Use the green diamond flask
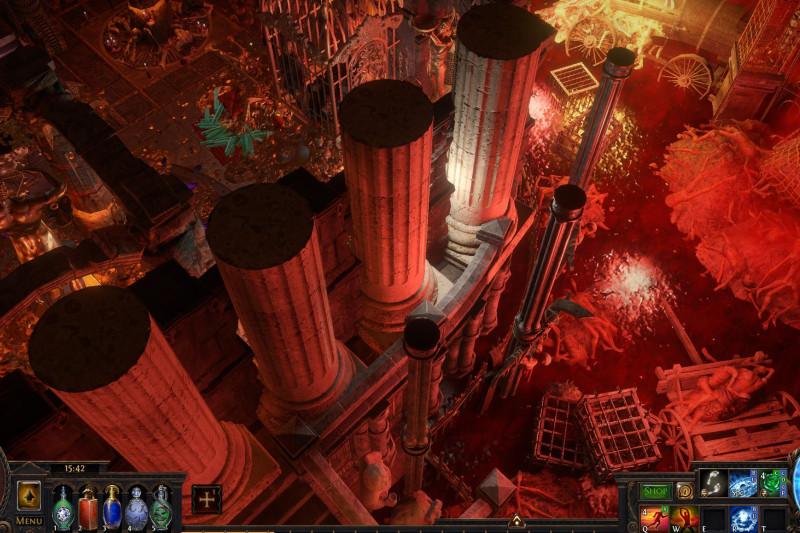The height and width of the screenshot is (533, 800). click(x=62, y=506)
